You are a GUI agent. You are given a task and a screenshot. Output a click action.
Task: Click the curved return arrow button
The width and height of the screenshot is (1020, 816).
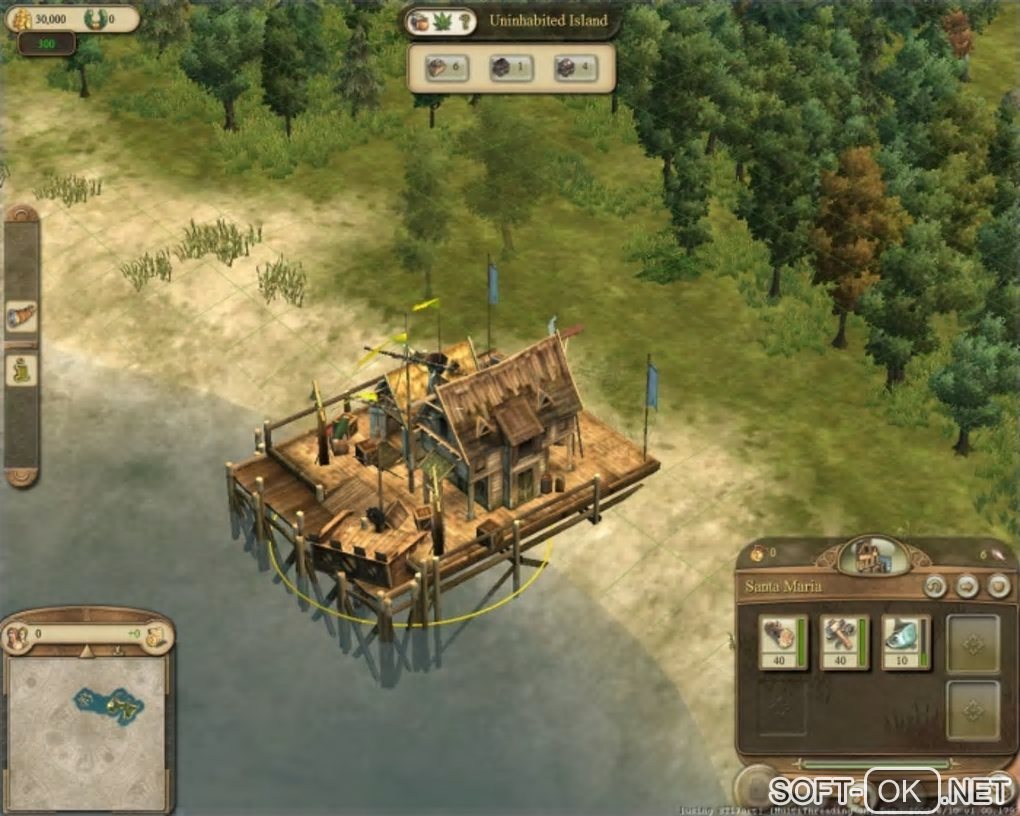(935, 586)
